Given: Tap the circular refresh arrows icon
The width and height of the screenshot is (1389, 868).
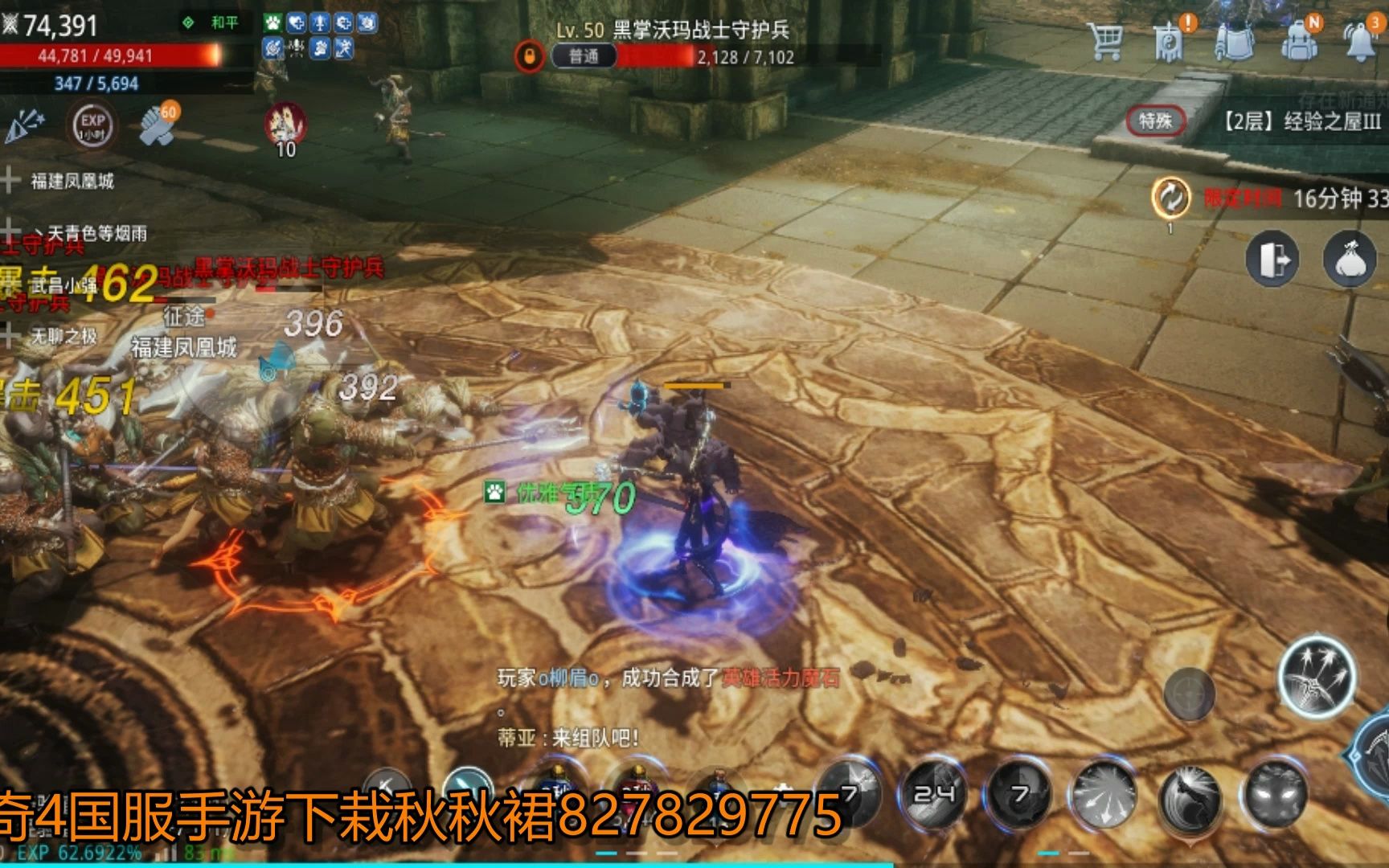Looking at the screenshot, I should pyautogui.click(x=1170, y=197).
